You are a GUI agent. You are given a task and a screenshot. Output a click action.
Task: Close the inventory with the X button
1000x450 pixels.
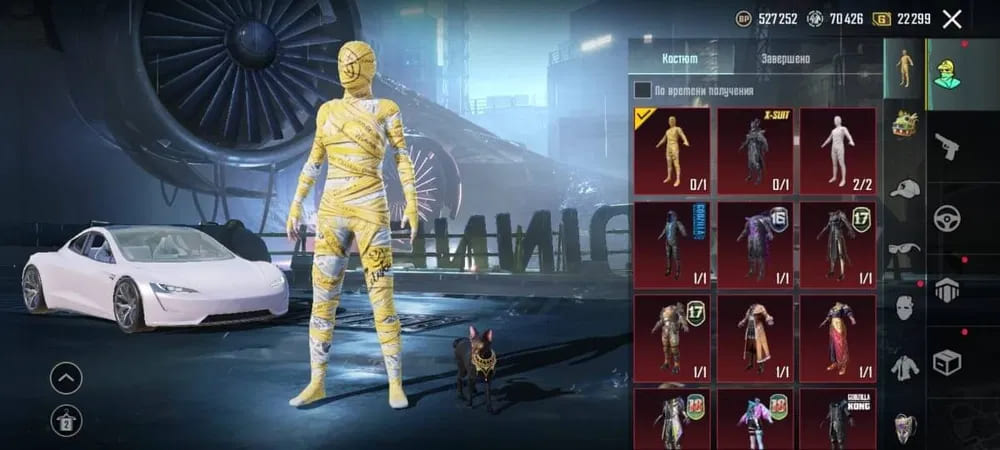(x=952, y=18)
